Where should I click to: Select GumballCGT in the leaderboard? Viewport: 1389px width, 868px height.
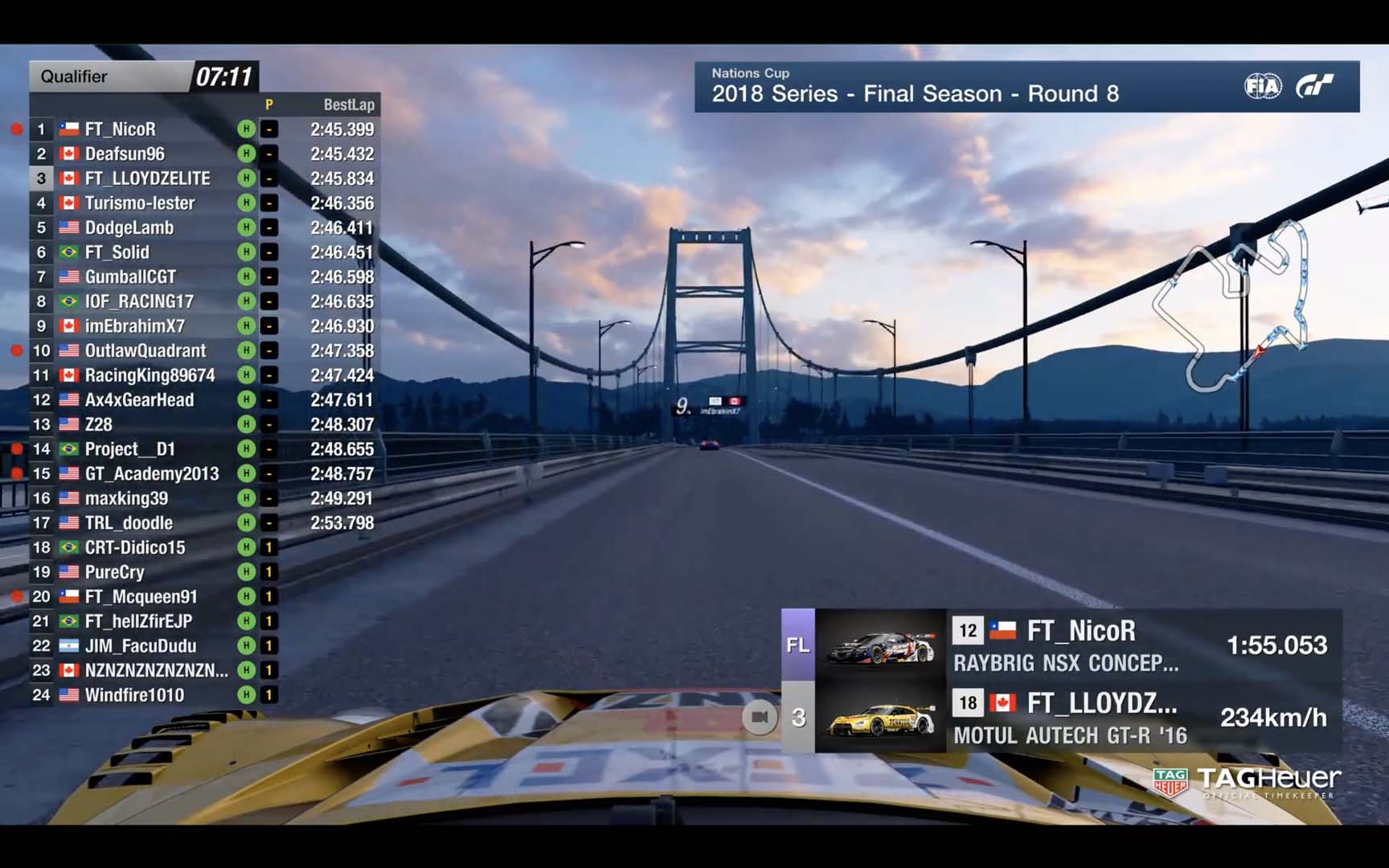pyautogui.click(x=130, y=277)
